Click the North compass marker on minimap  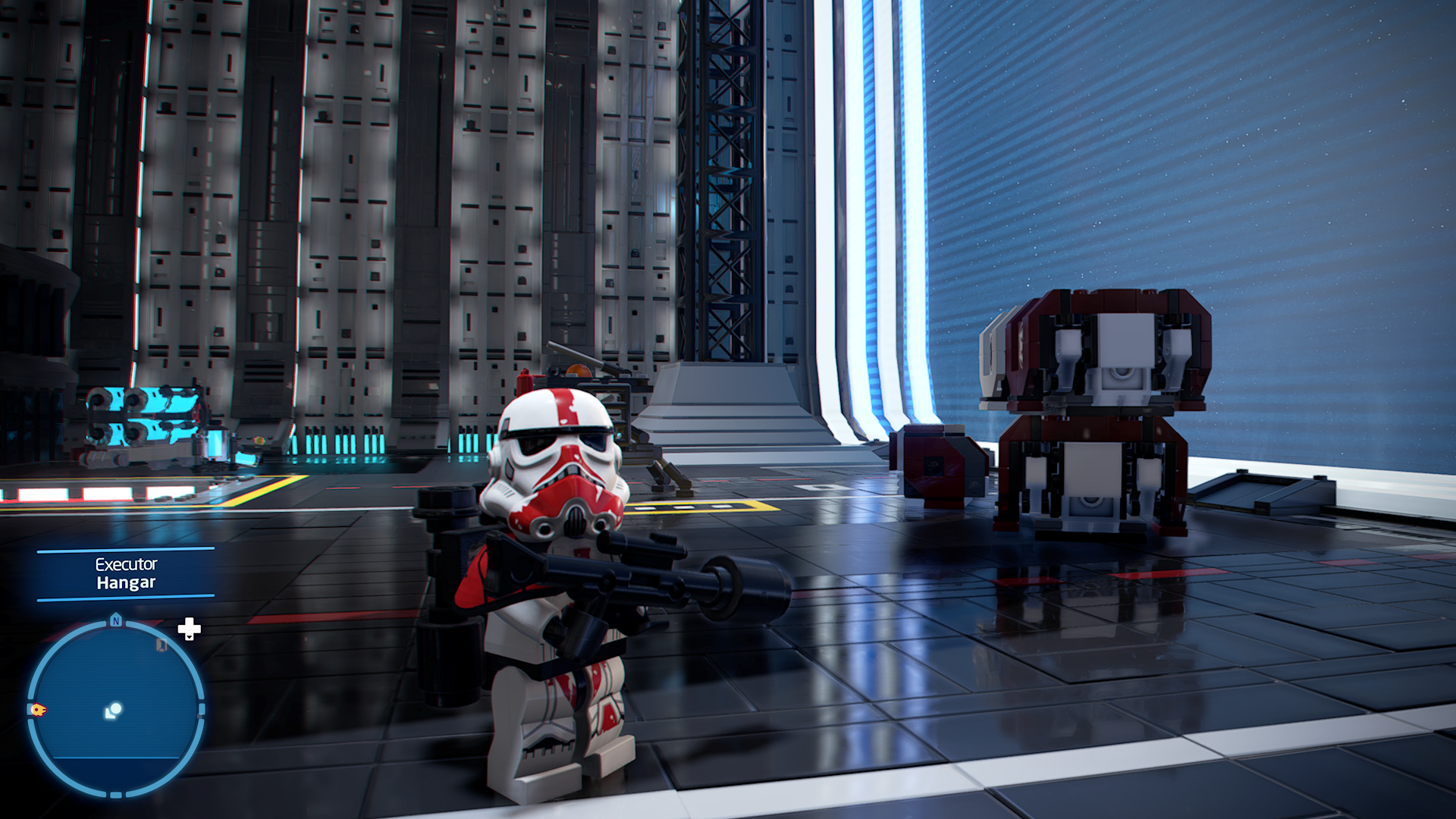pos(116,620)
